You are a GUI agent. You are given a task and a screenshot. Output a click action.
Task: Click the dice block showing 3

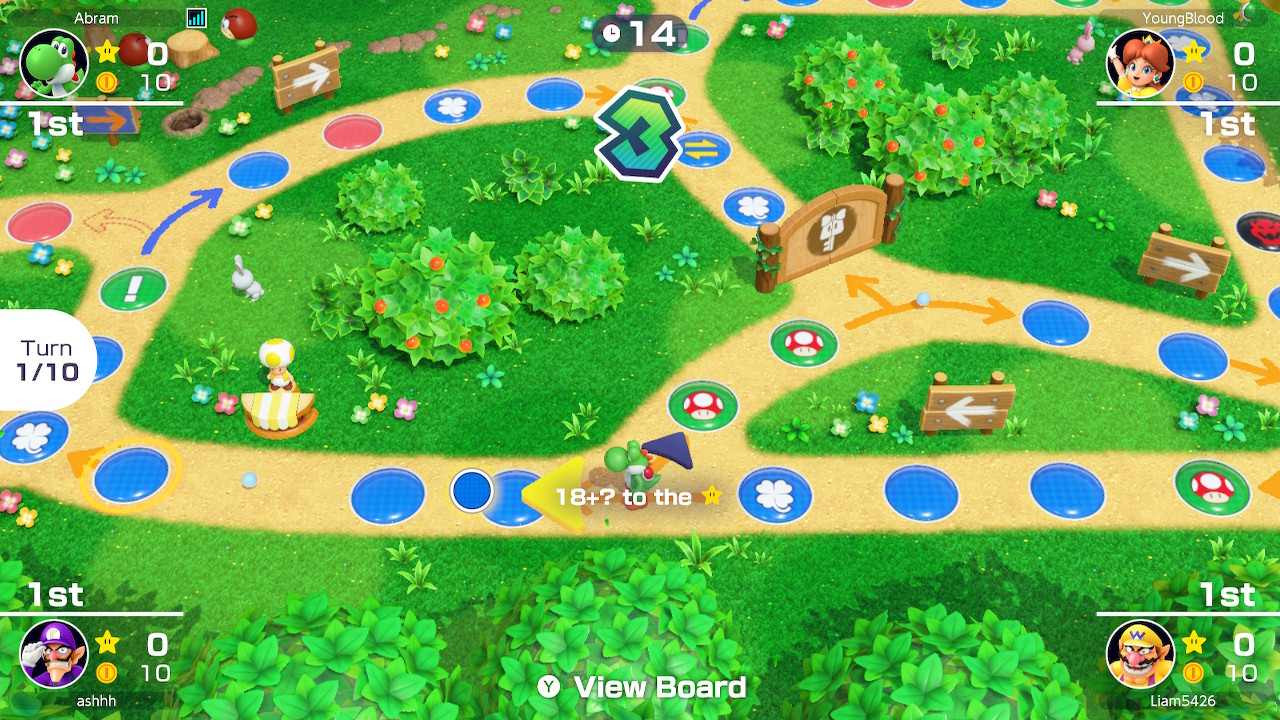click(636, 130)
